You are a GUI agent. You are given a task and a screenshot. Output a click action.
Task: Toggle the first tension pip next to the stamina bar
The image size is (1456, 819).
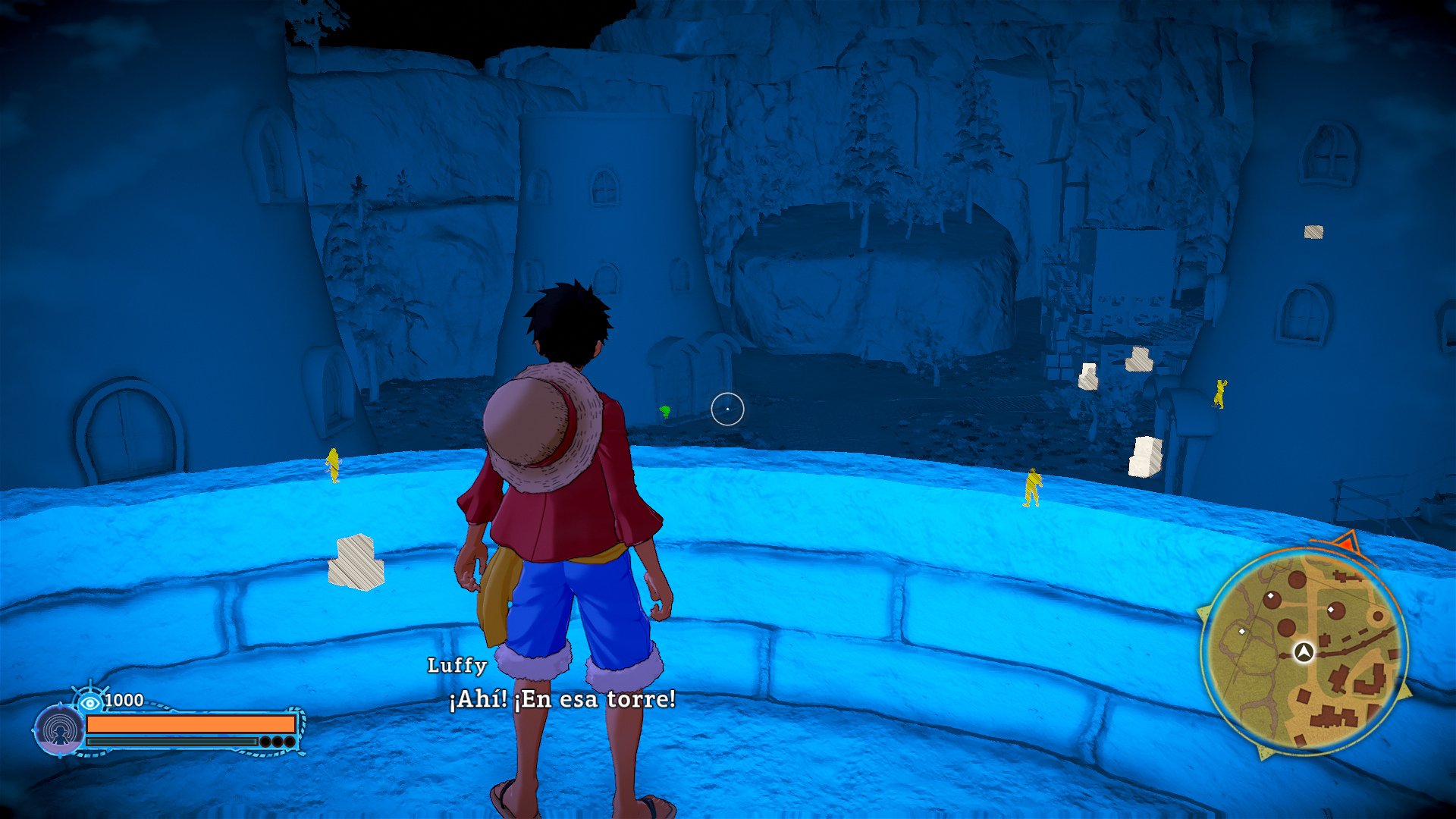[265, 742]
